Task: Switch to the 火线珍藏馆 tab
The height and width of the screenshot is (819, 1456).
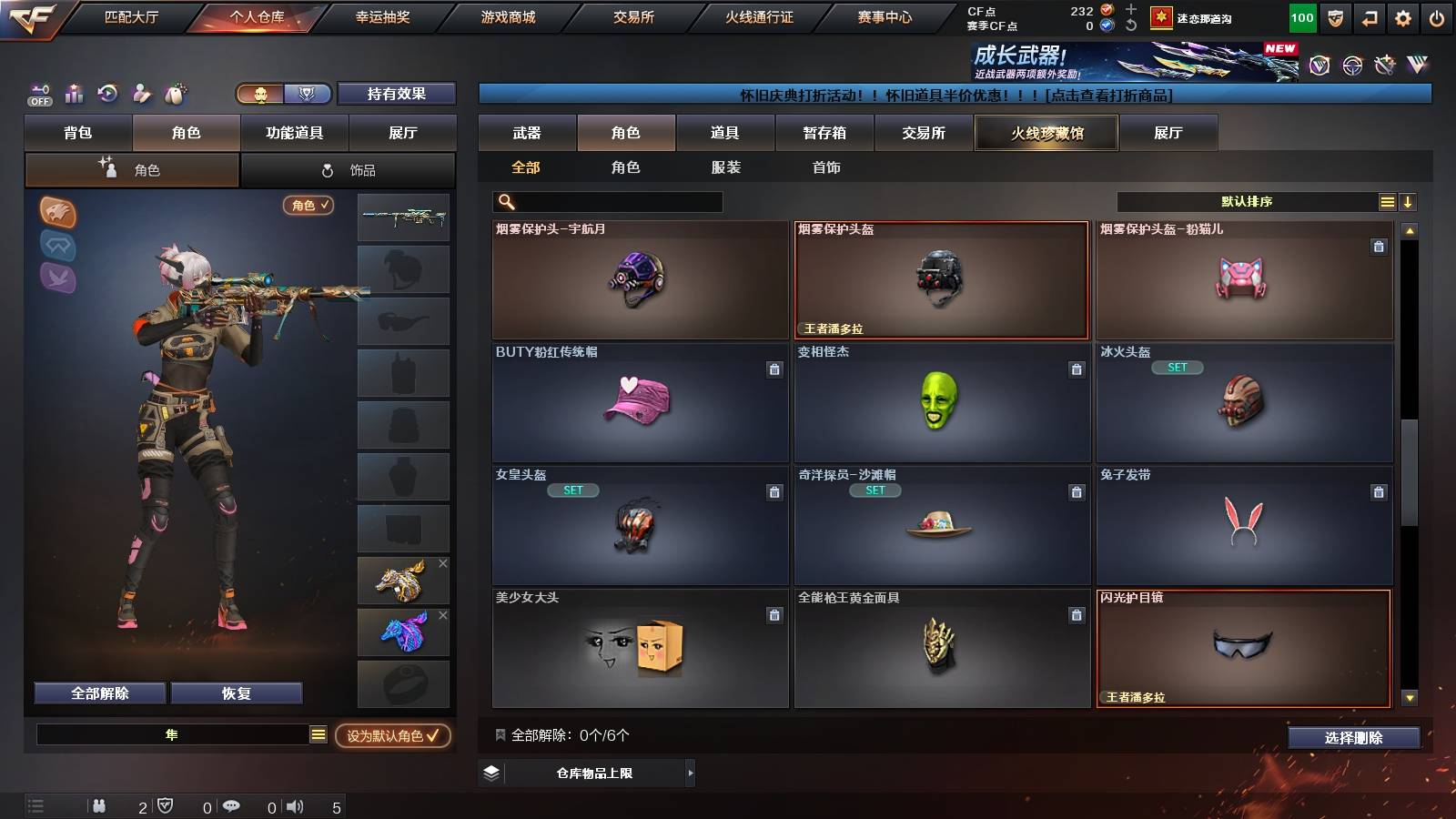Action: click(1046, 133)
